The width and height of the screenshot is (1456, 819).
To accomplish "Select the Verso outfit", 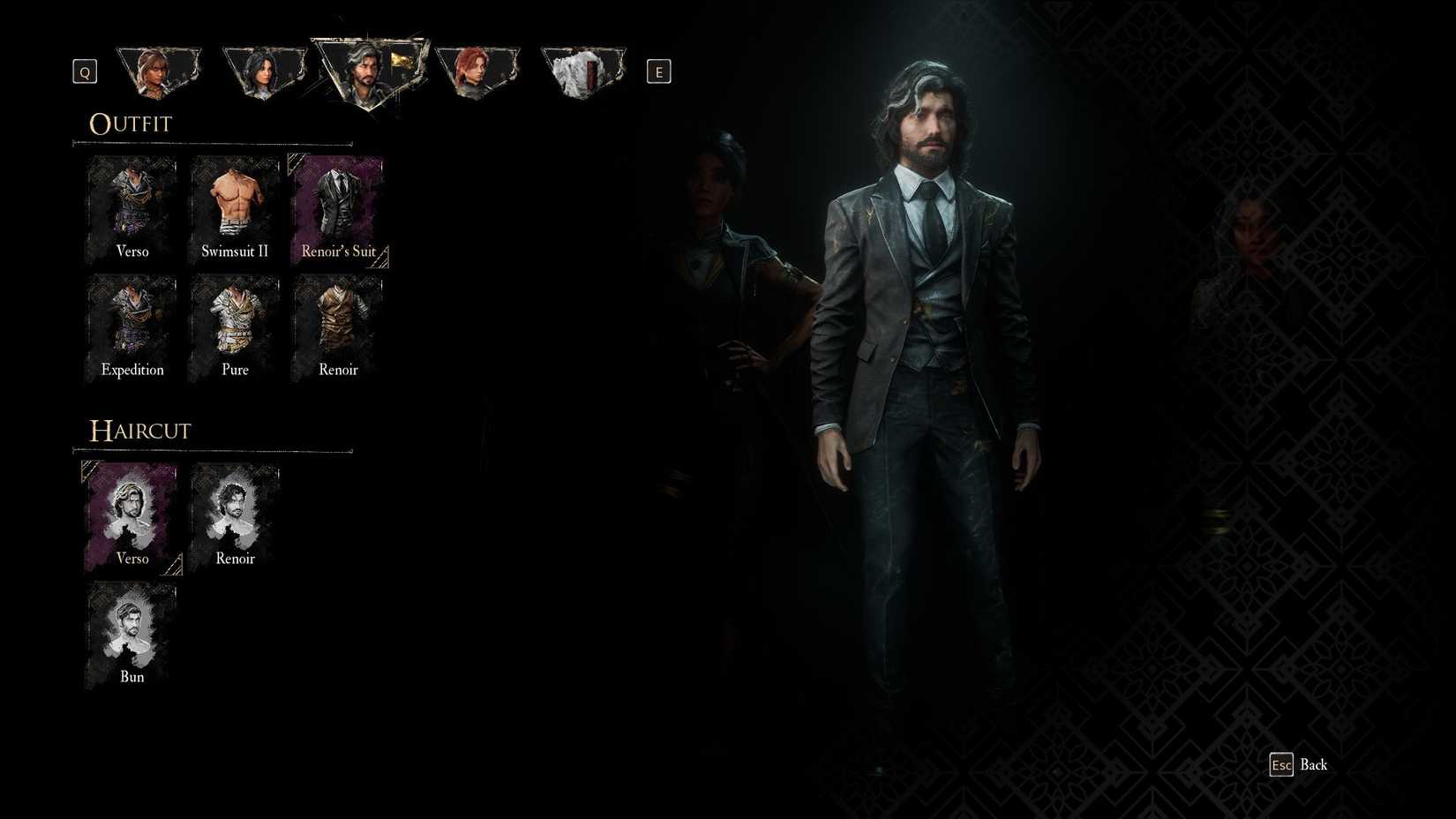I will click(131, 207).
